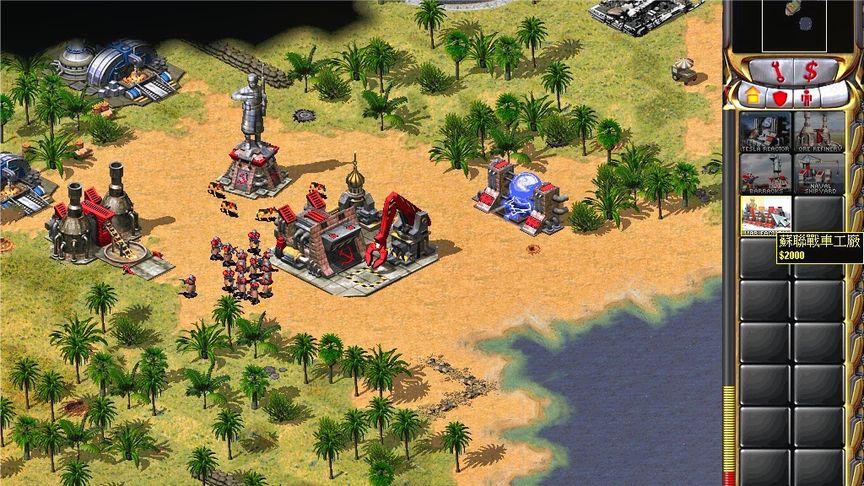Viewport: 864px width, 486px height.
Task: Queue the Barracks structure
Action: point(765,172)
